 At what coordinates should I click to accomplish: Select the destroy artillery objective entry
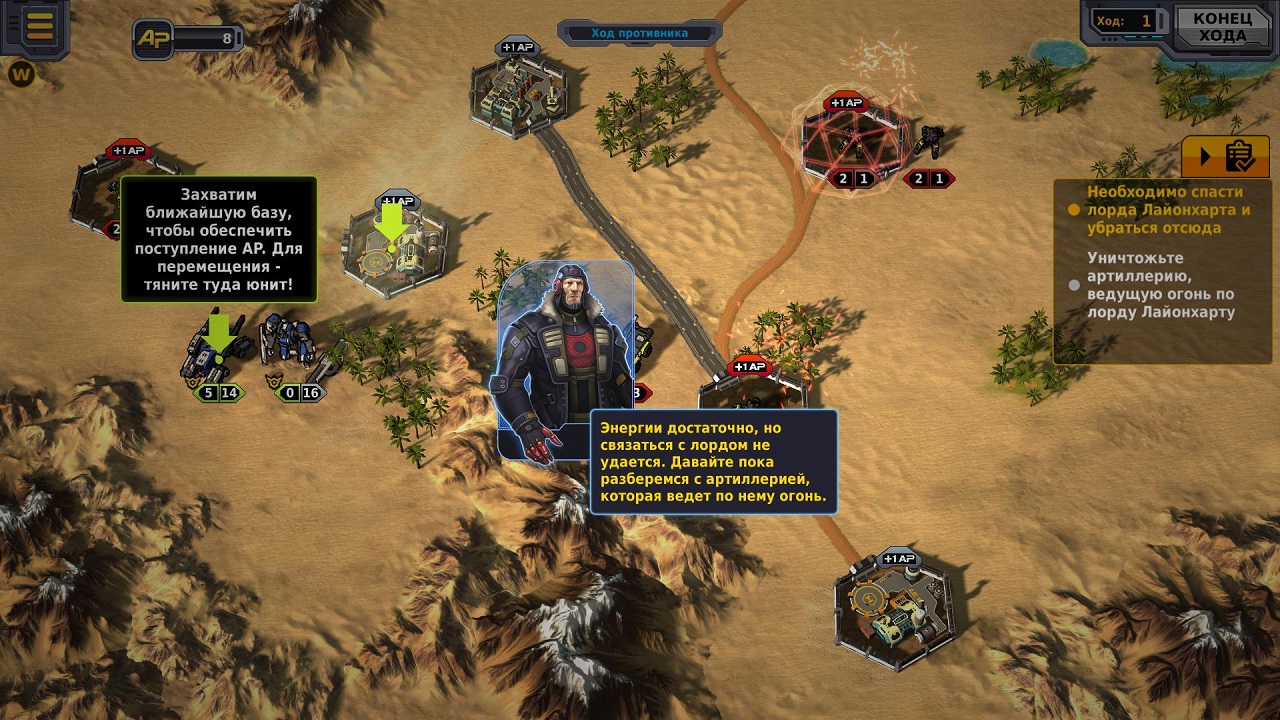click(x=1160, y=285)
